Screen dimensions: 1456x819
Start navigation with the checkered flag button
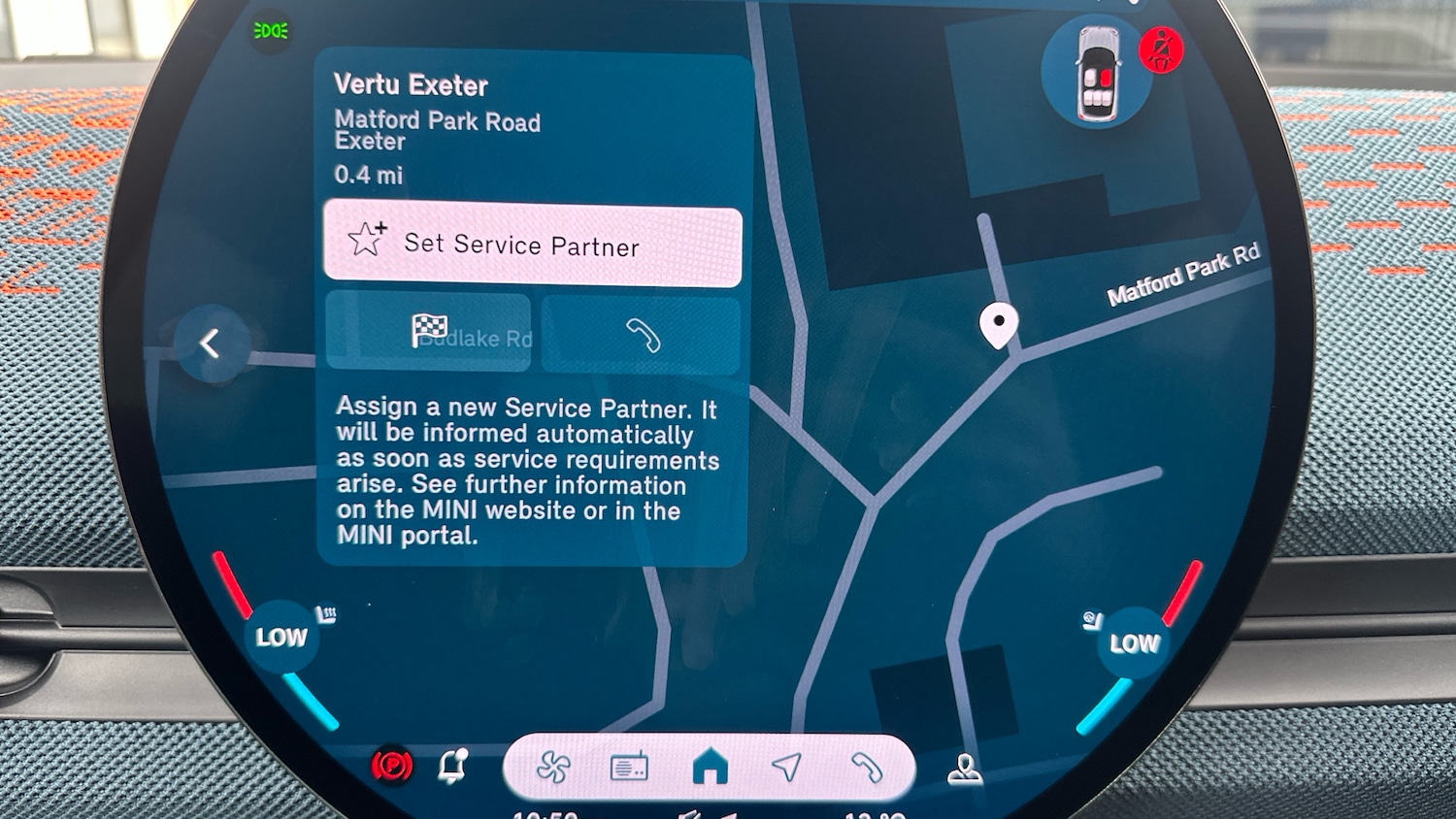tap(429, 332)
